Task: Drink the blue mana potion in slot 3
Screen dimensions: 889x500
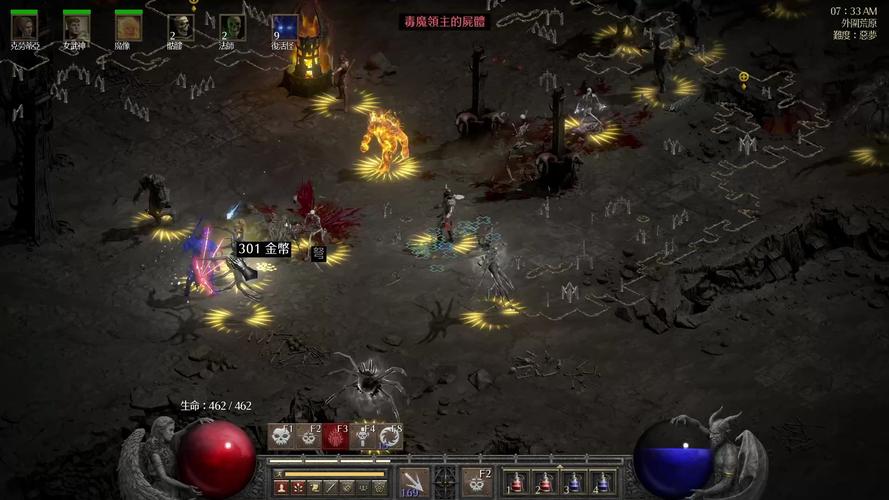Action: click(x=574, y=483)
